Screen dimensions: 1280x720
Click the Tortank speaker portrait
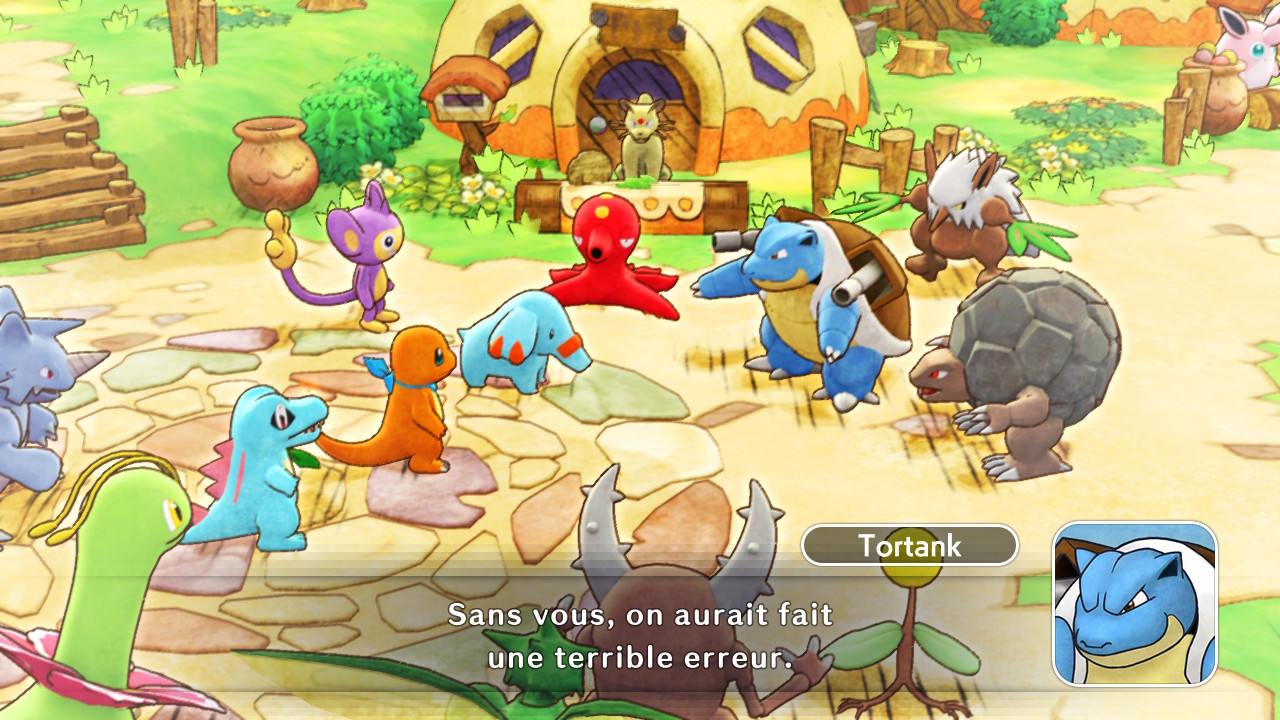(x=1134, y=603)
